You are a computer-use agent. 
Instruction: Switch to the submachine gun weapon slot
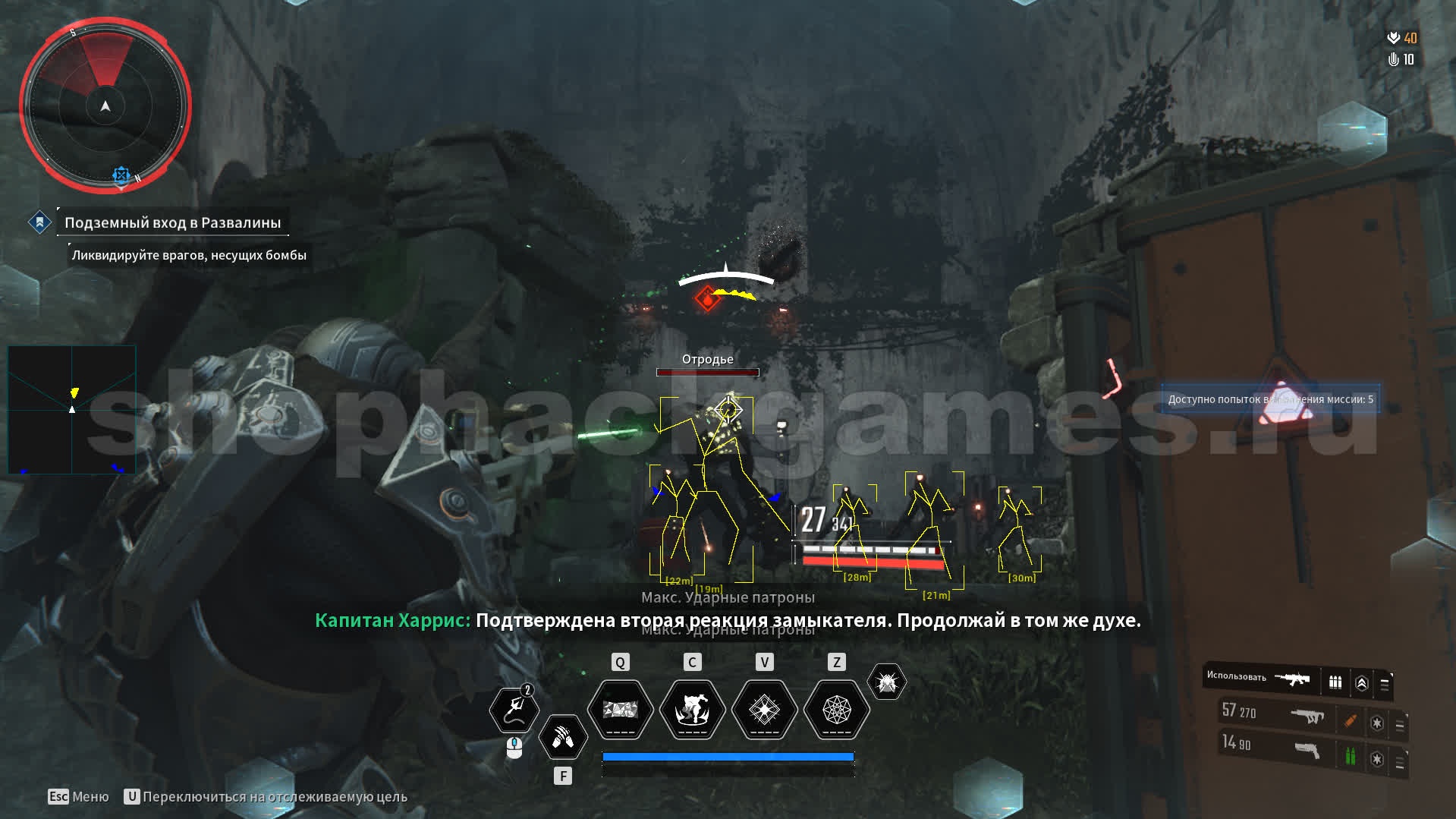(1307, 715)
